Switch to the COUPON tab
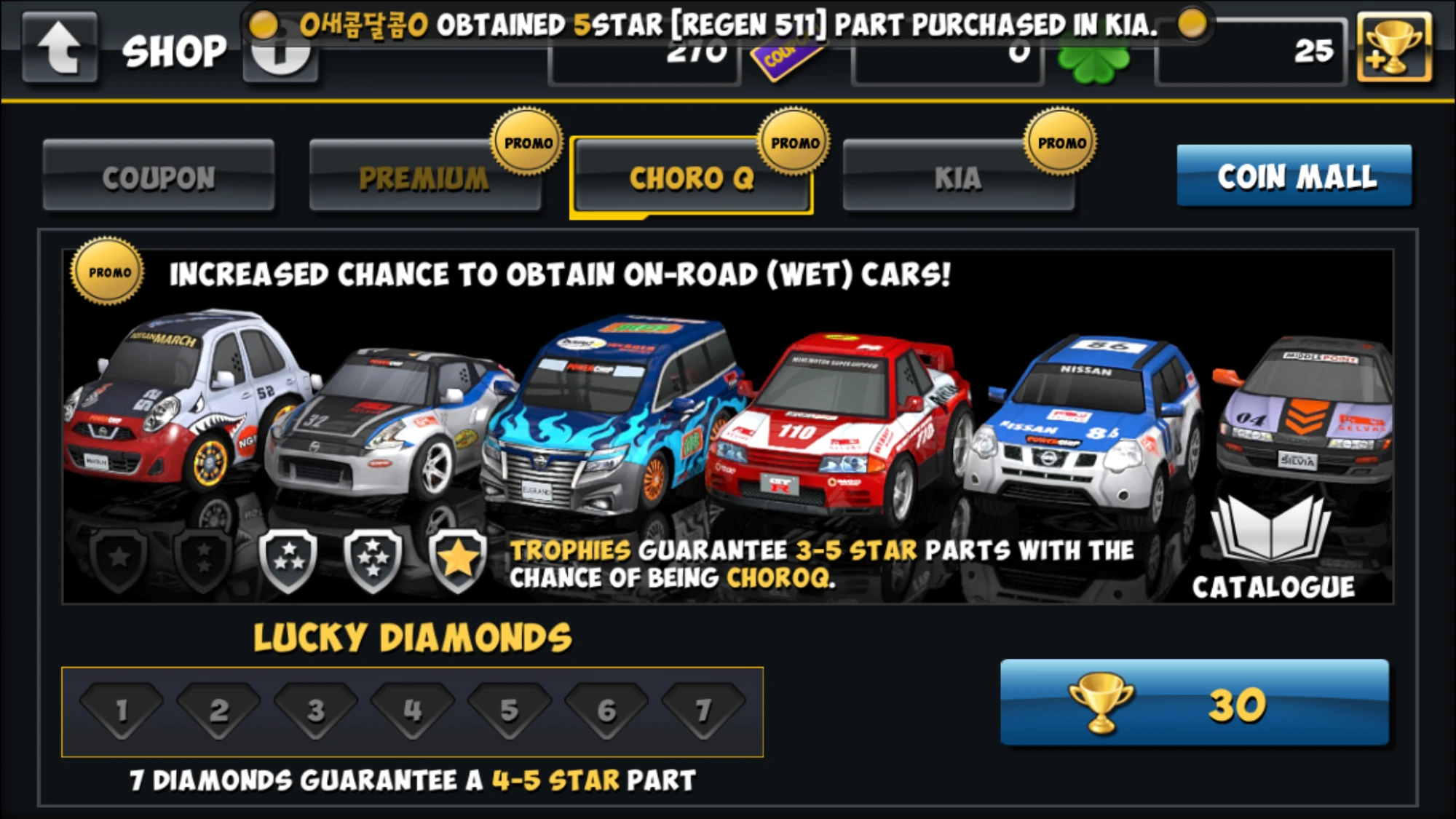Screen dimensions: 1456x819 tap(159, 178)
